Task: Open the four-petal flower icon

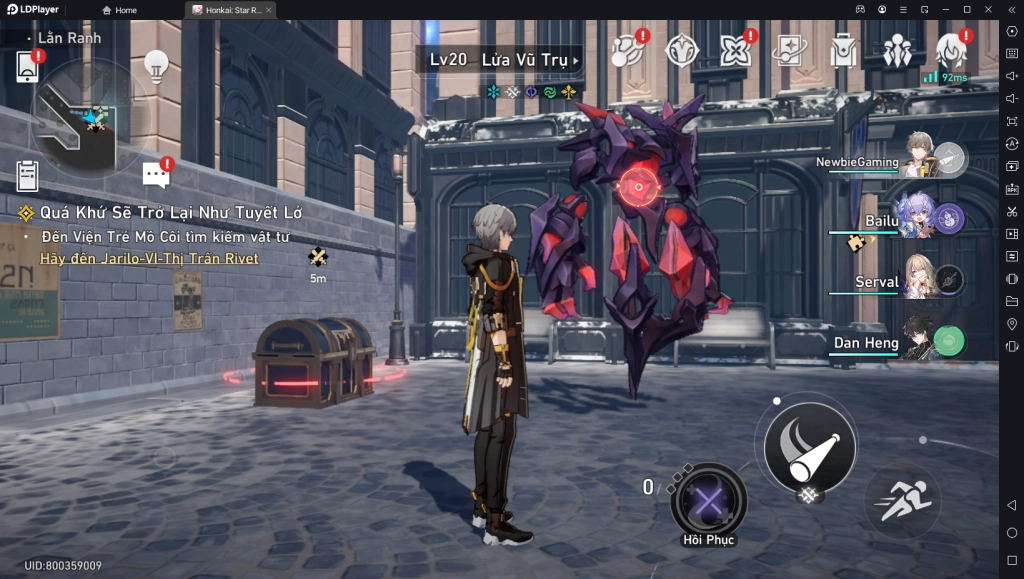Action: (736, 49)
